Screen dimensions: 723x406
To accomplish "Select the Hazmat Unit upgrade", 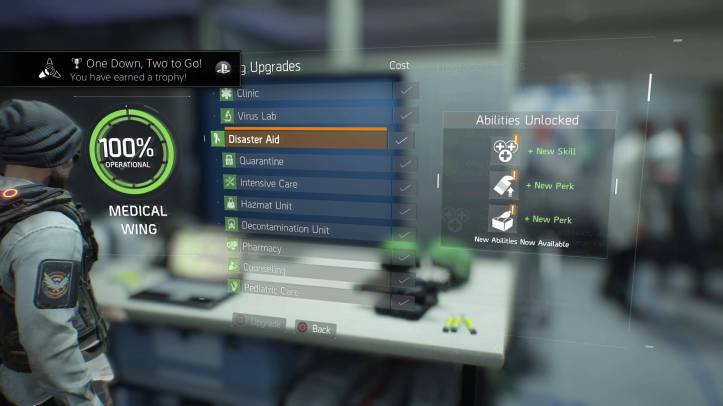I will 302,206.
